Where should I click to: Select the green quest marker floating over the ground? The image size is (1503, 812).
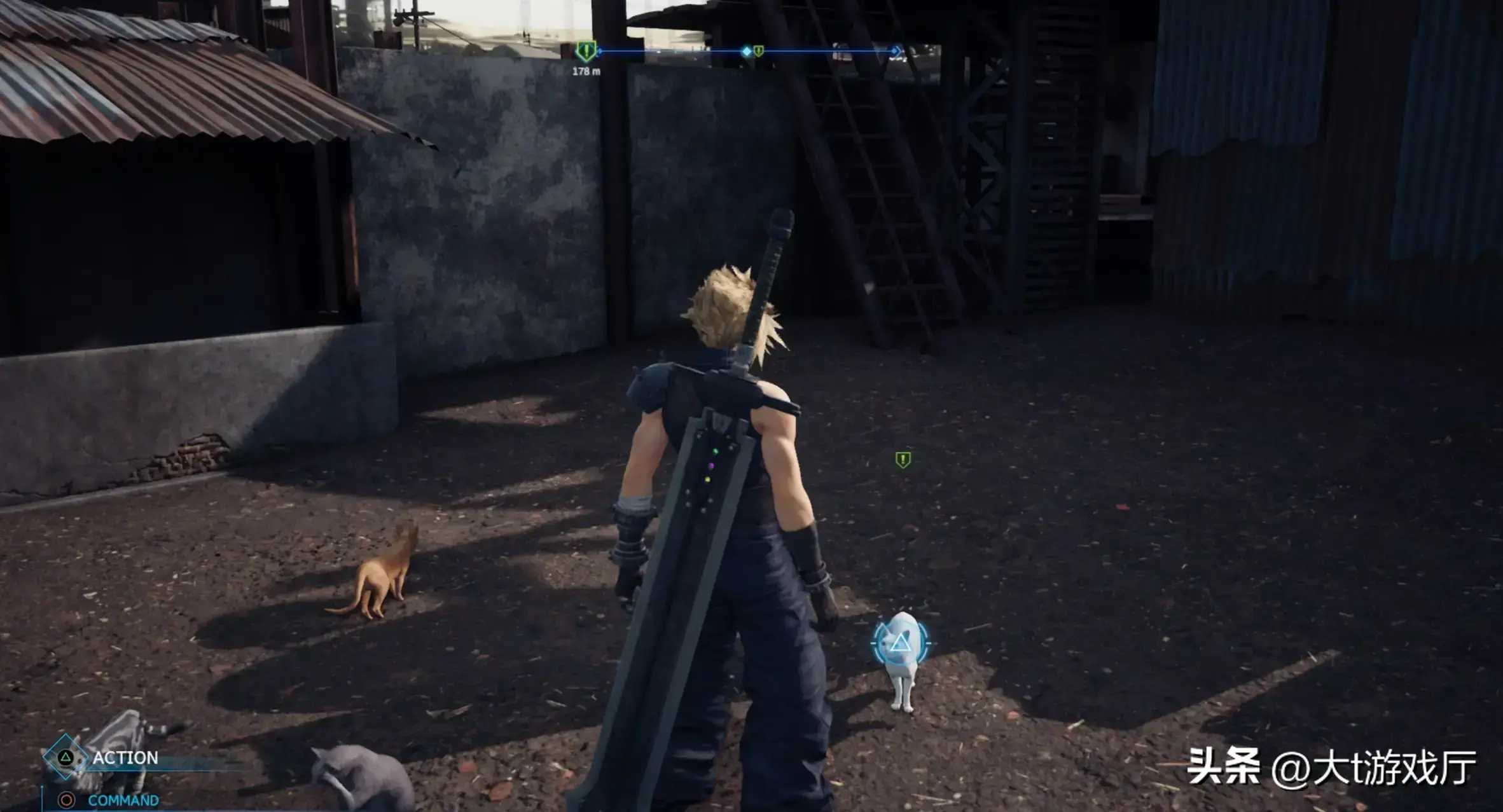[903, 459]
